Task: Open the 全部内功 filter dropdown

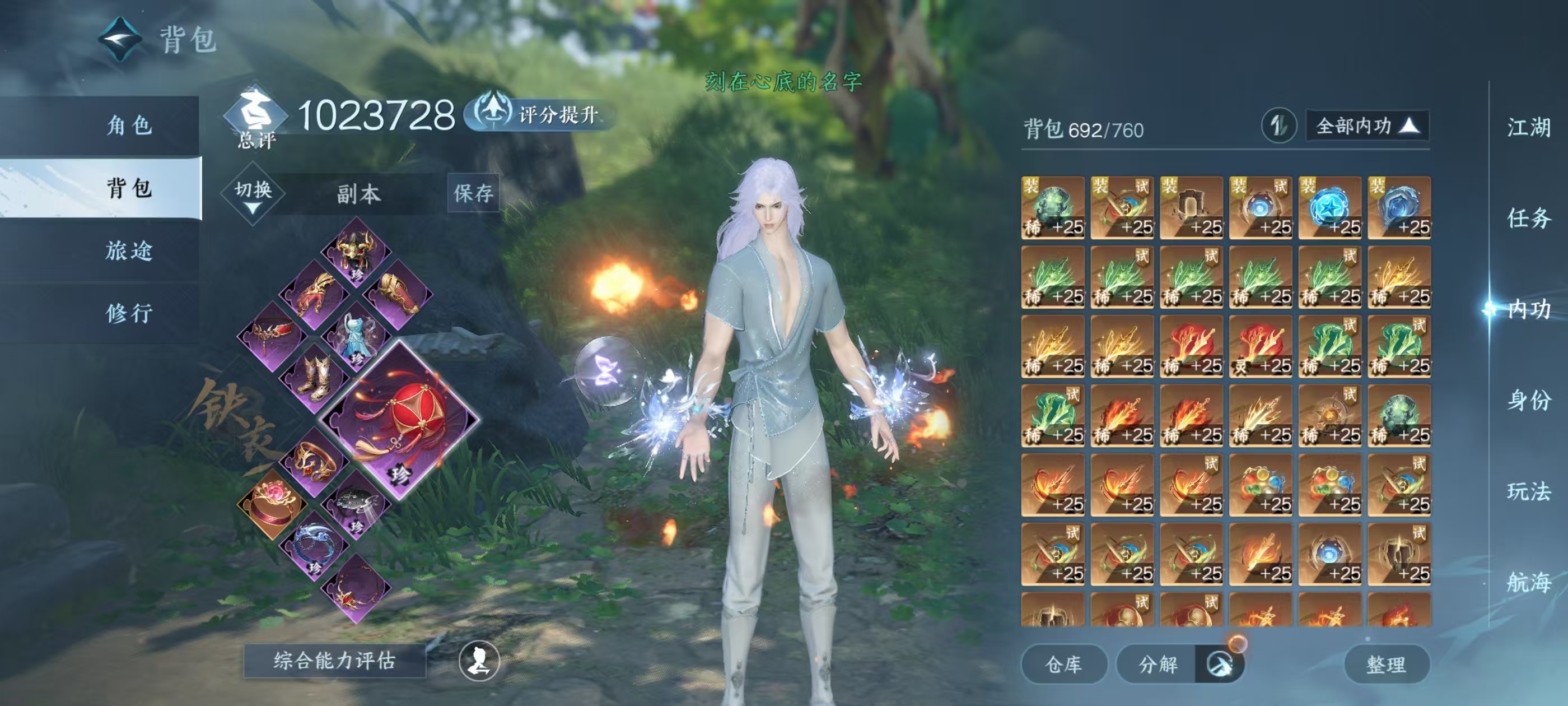Action: tap(1367, 126)
